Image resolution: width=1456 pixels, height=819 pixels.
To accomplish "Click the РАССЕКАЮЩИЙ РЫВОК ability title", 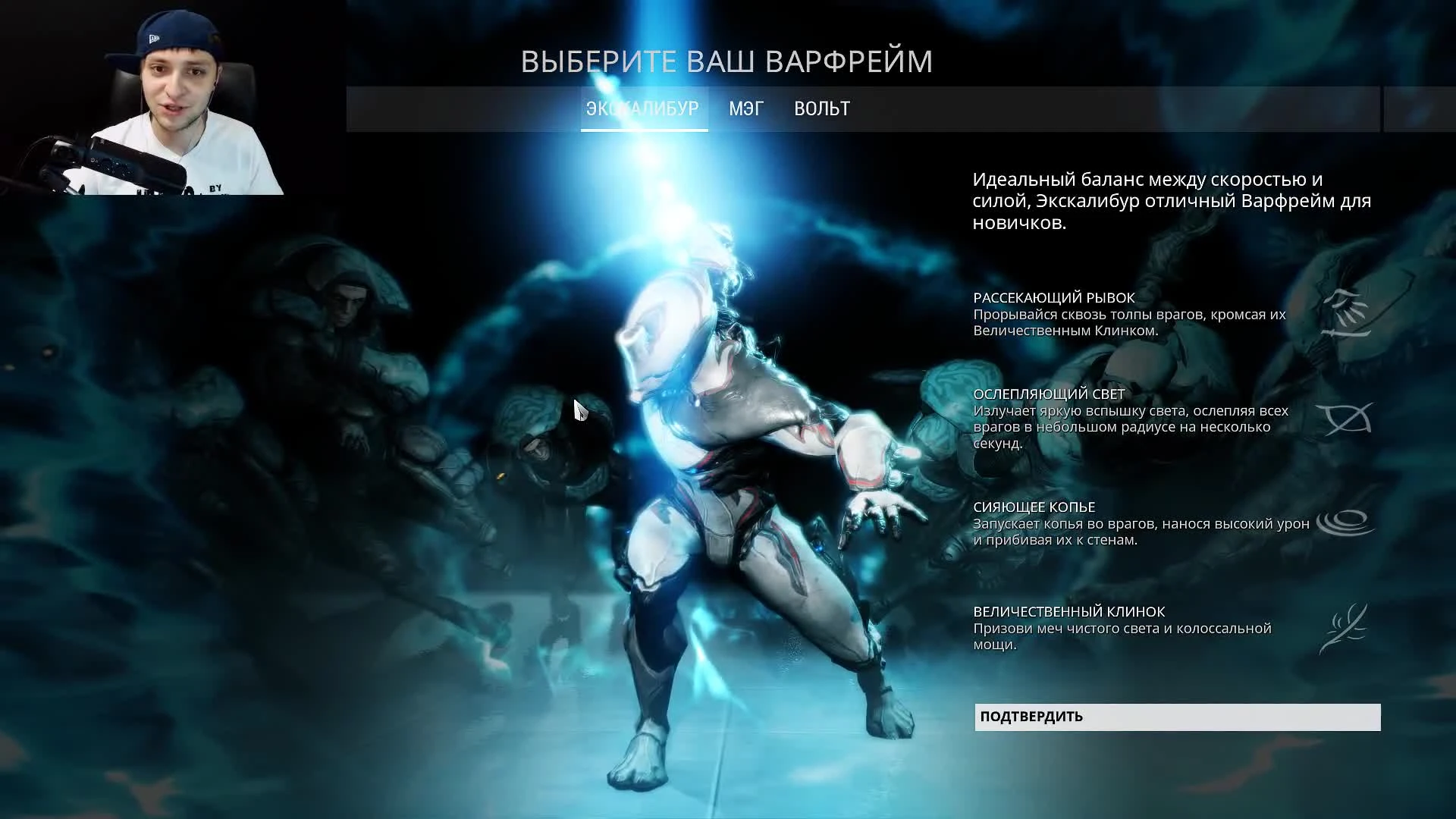I will click(1053, 297).
